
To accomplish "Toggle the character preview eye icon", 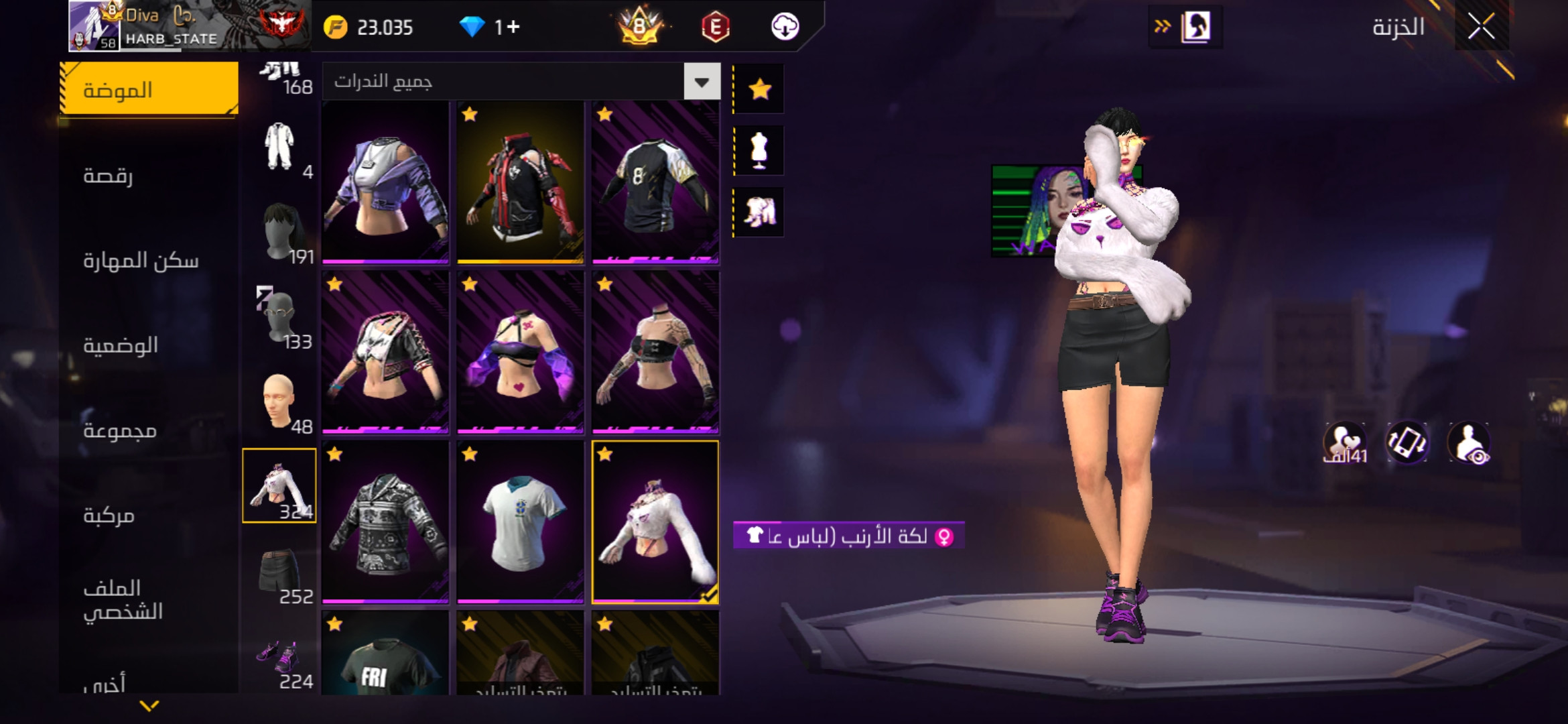I will [x=1468, y=443].
